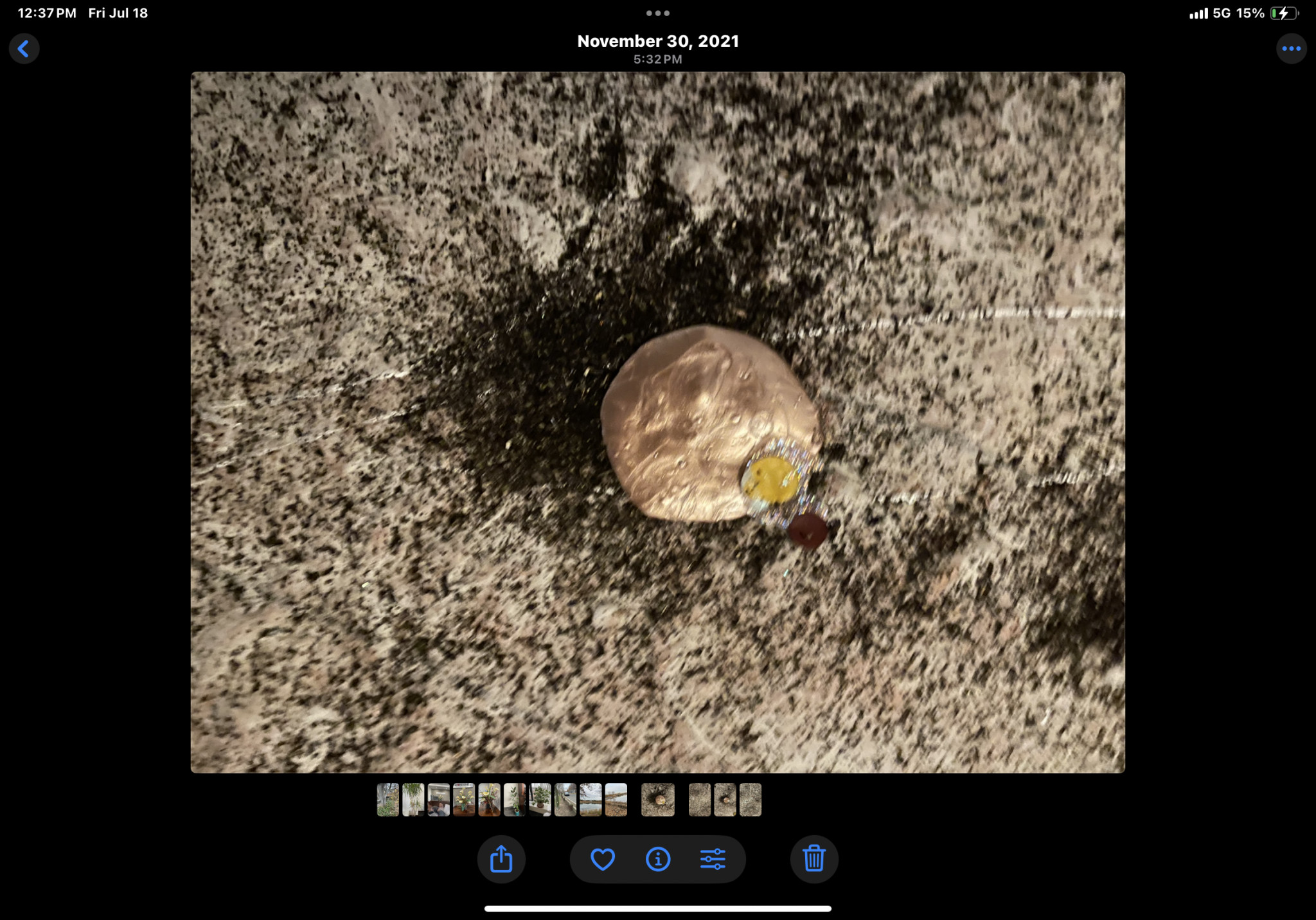This screenshot has height=920, width=1316.
Task: Open the edit adjustments sliders
Action: pyautogui.click(x=713, y=859)
